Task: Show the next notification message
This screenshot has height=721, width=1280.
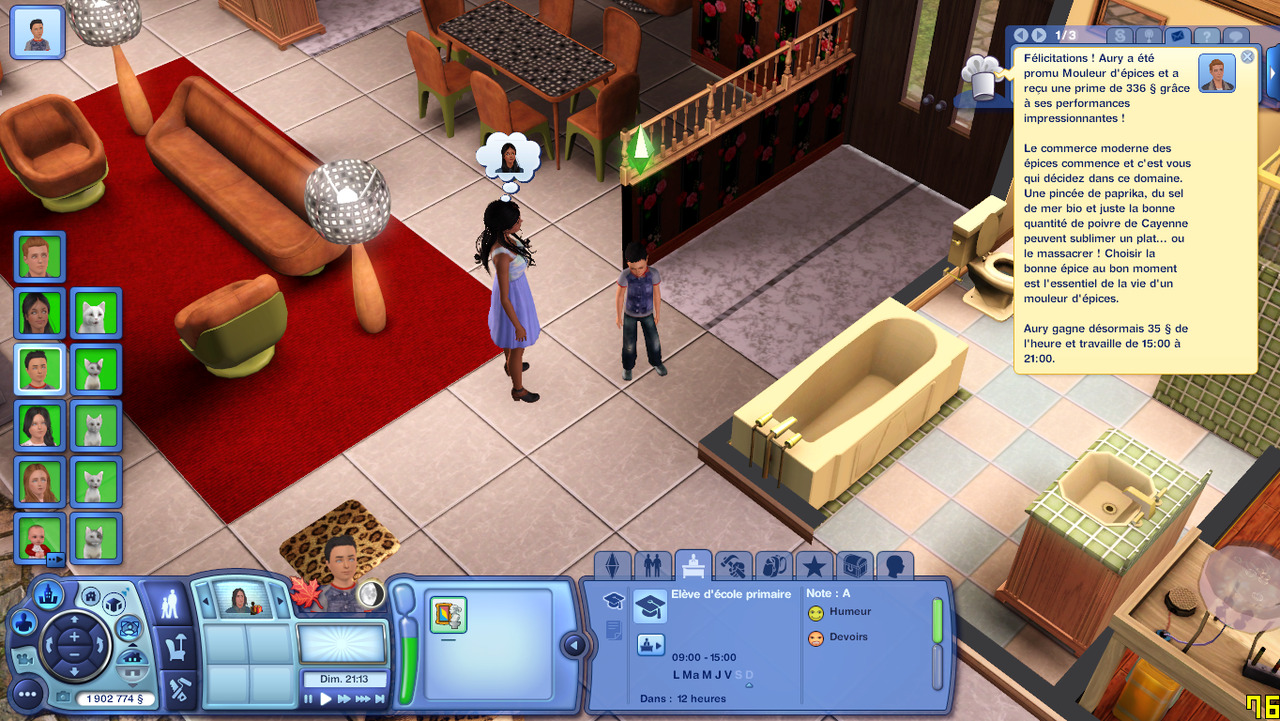Action: (x=1037, y=36)
